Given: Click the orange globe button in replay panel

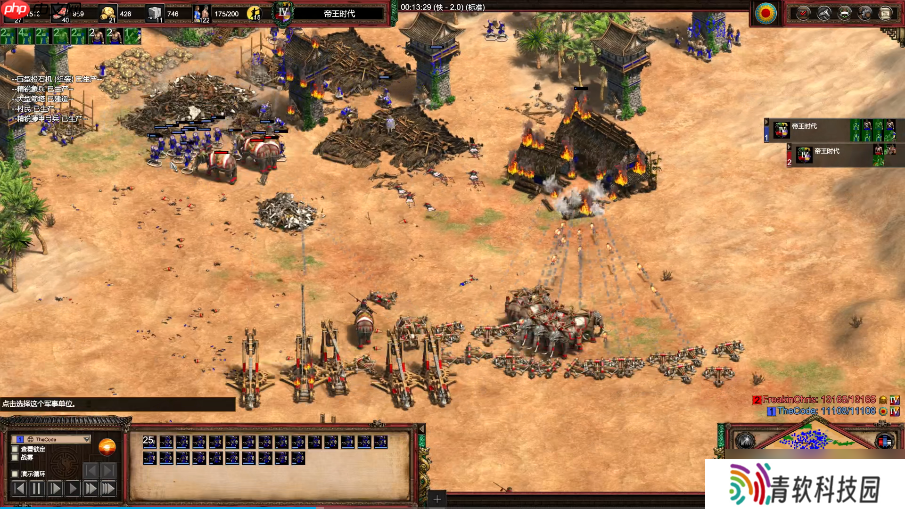Looking at the screenshot, I should coord(107,447).
